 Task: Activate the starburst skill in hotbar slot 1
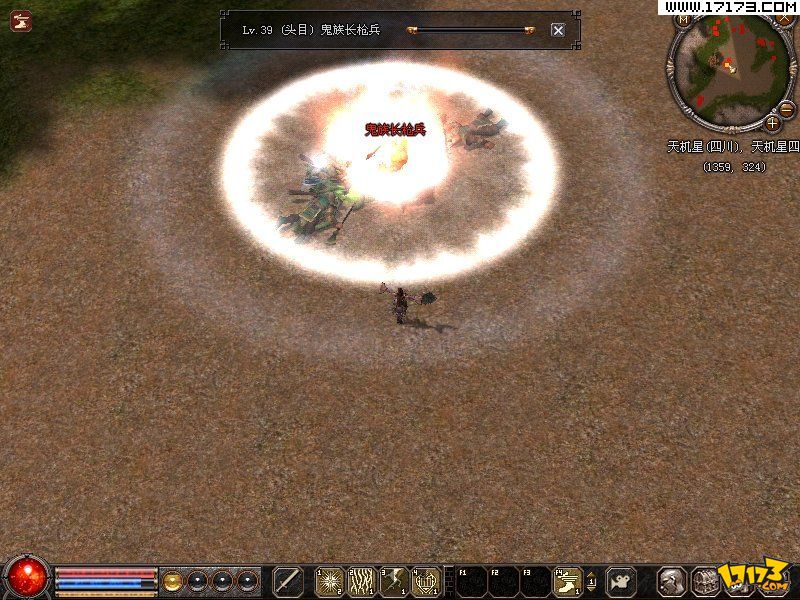point(330,581)
